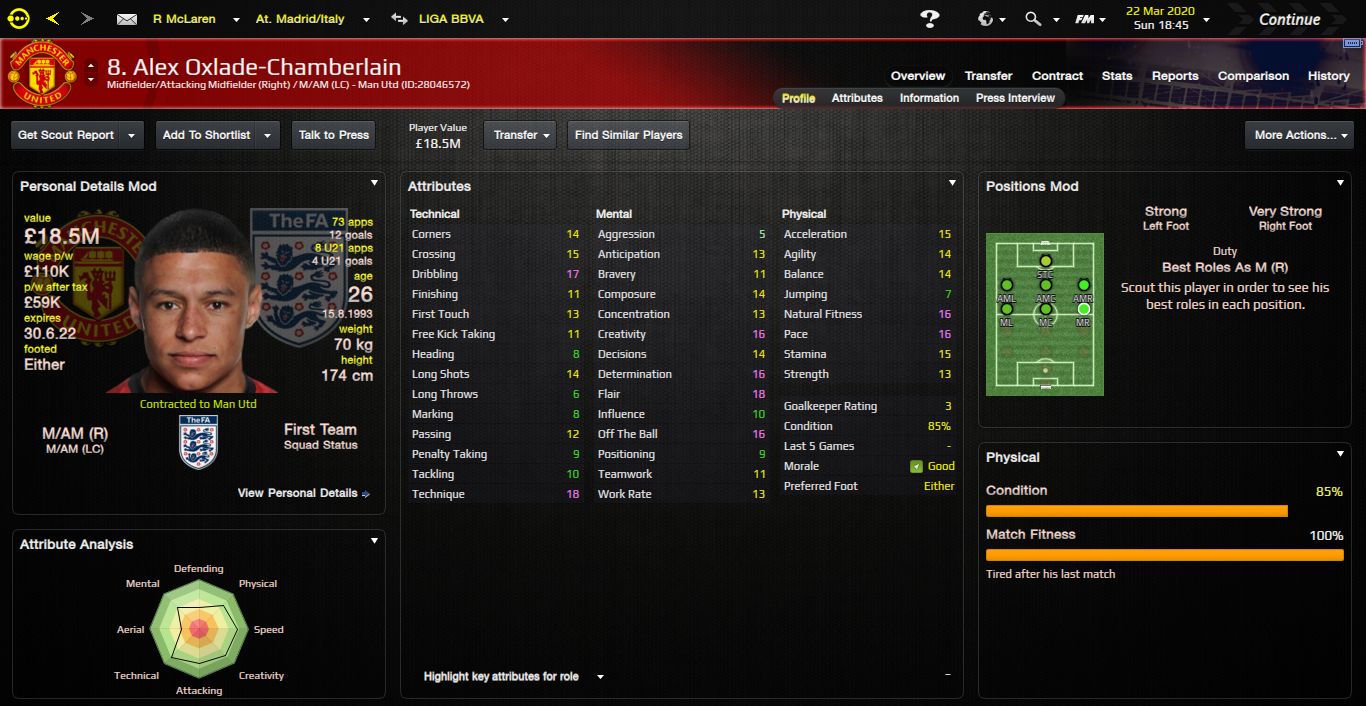
Task: Open the Comparison section
Action: tap(1253, 76)
